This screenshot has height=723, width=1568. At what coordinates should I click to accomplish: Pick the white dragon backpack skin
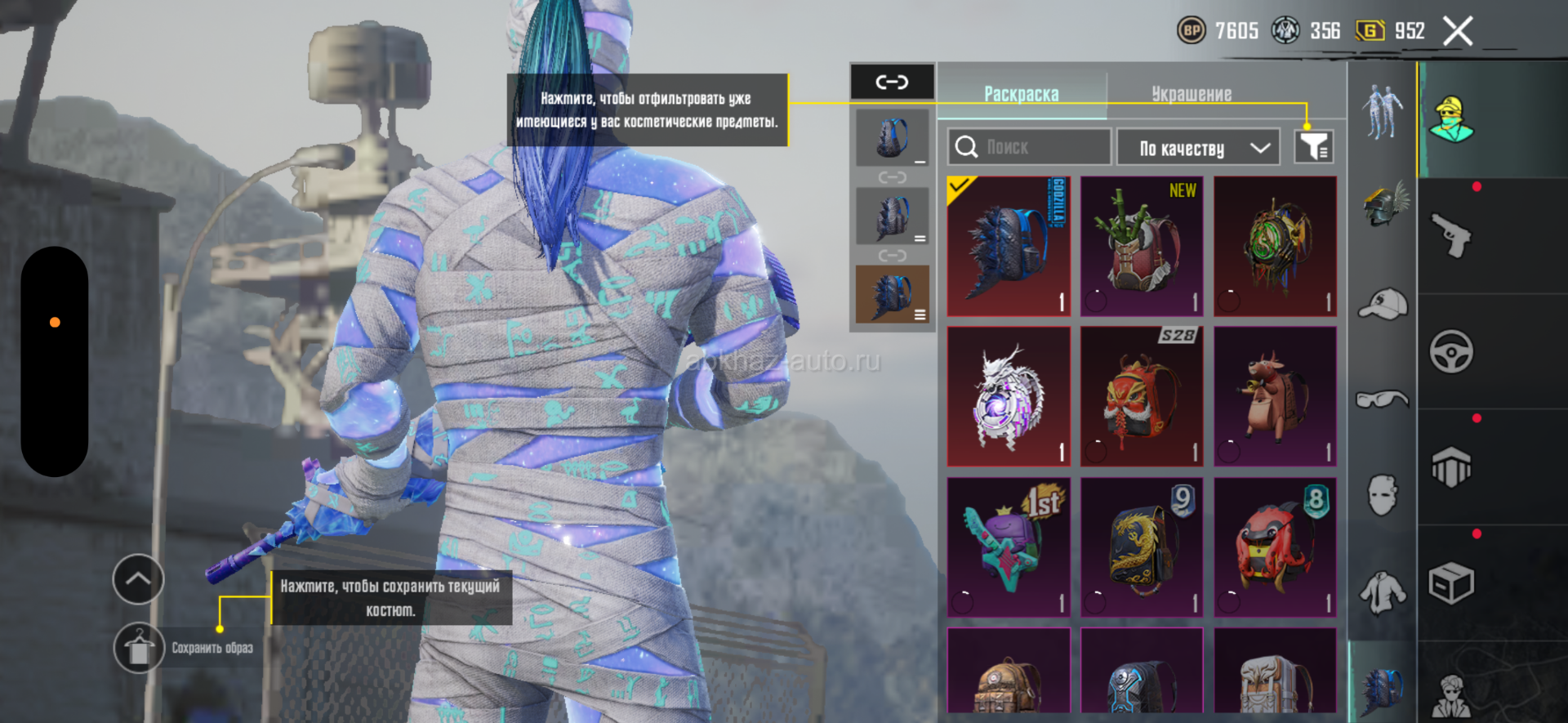click(1009, 396)
